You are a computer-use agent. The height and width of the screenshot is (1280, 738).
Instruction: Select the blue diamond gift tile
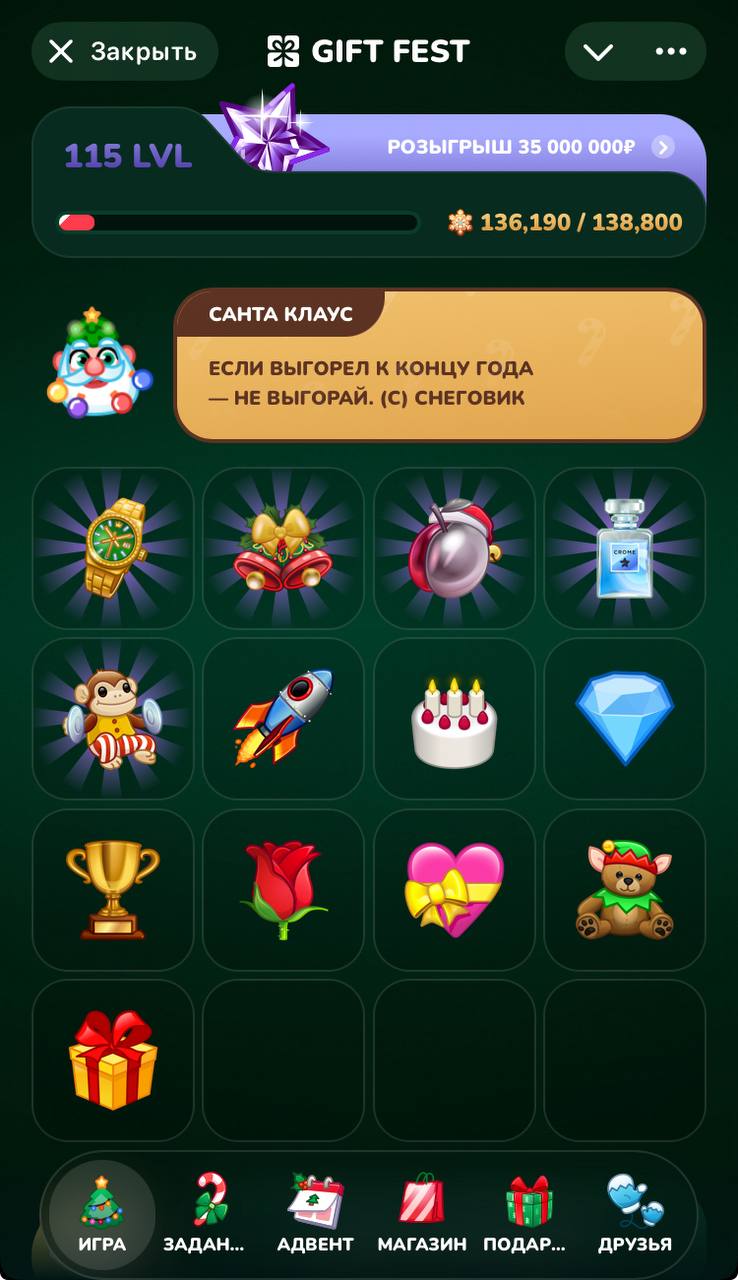(624, 718)
